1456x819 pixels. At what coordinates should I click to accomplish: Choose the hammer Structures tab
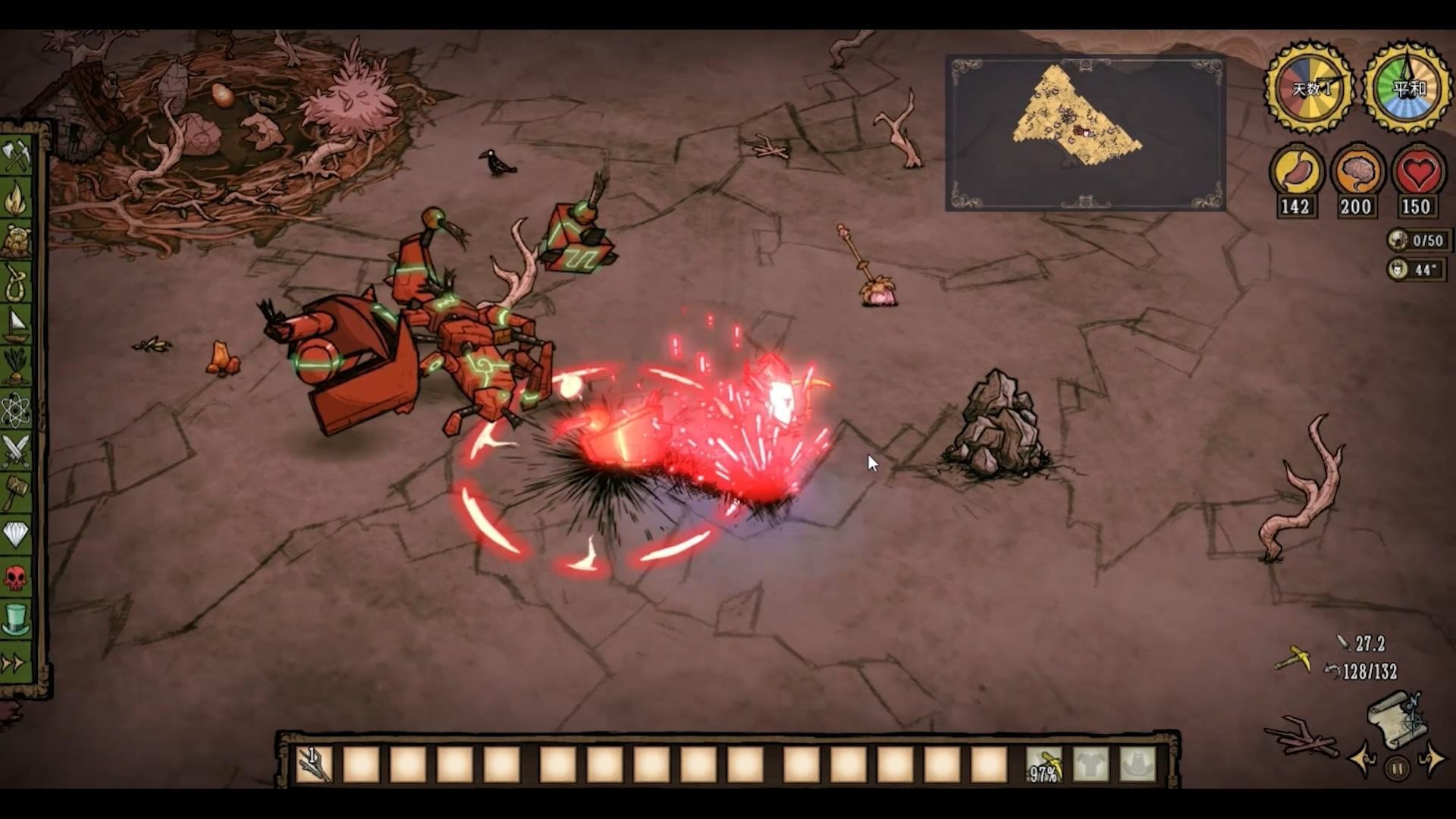point(16,494)
